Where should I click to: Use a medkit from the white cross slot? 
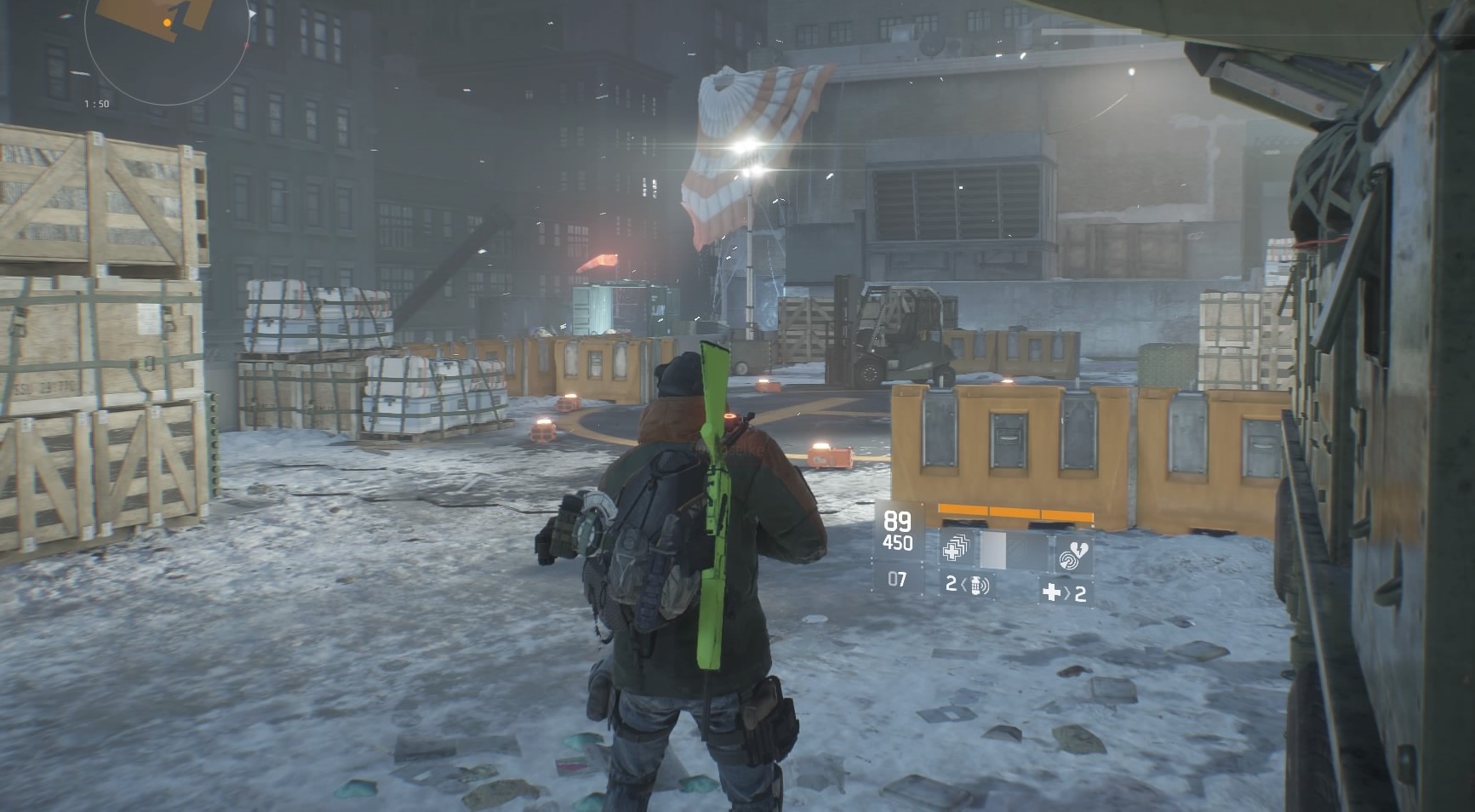(x=1064, y=592)
